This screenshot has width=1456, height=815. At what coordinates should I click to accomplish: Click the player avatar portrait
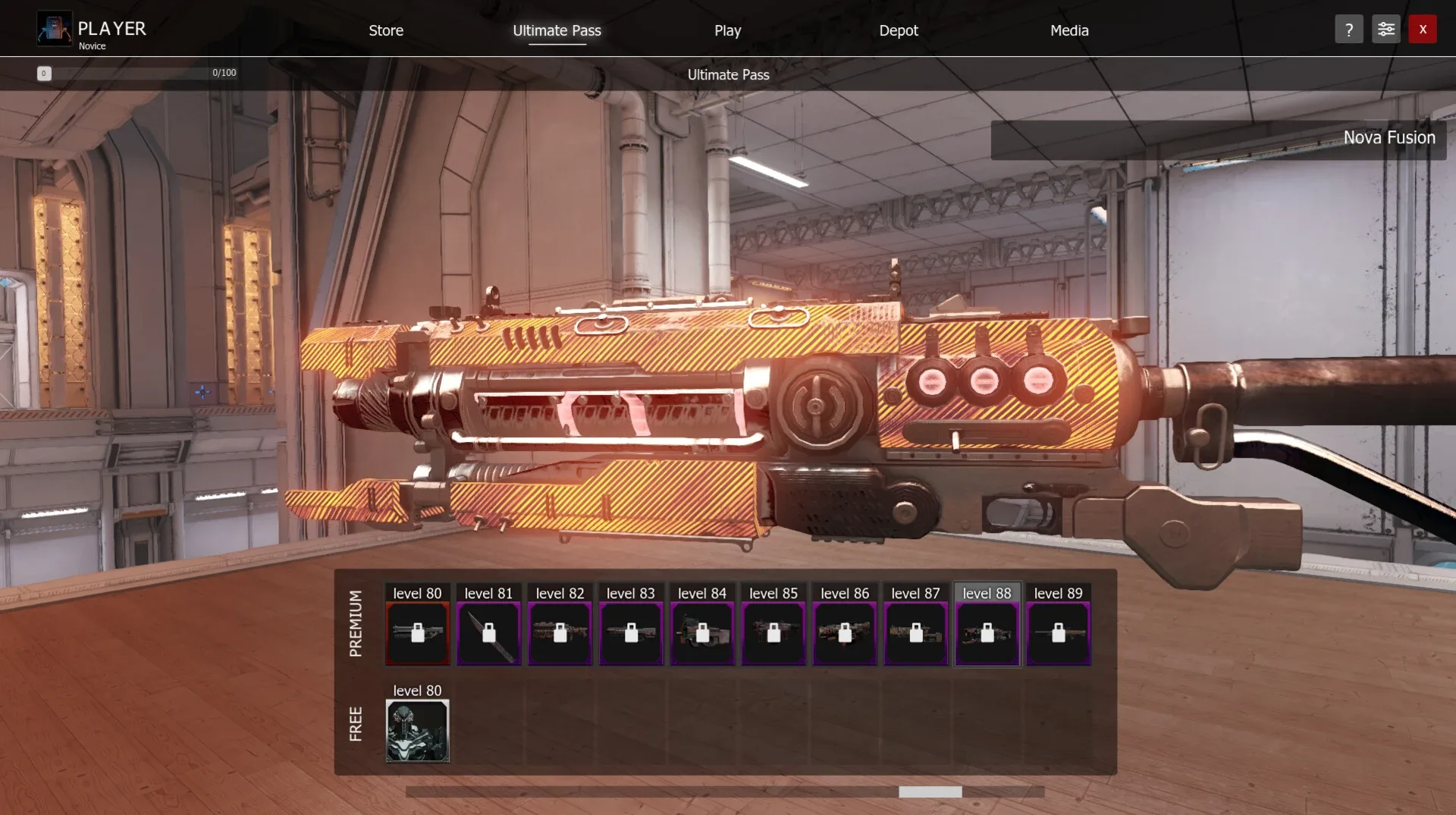pos(54,30)
